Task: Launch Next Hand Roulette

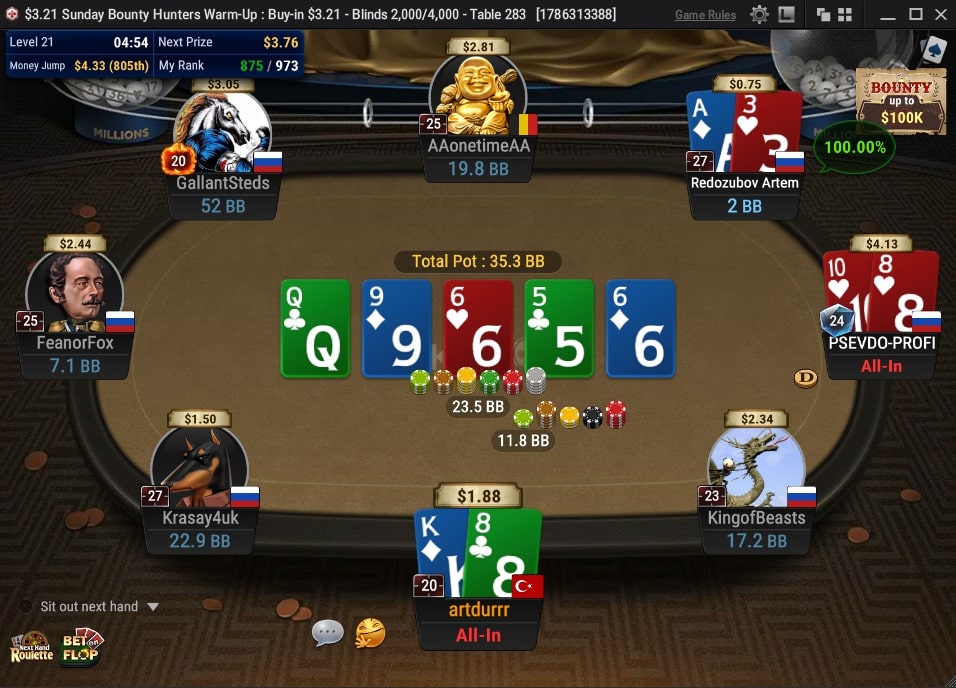Action: [31, 647]
